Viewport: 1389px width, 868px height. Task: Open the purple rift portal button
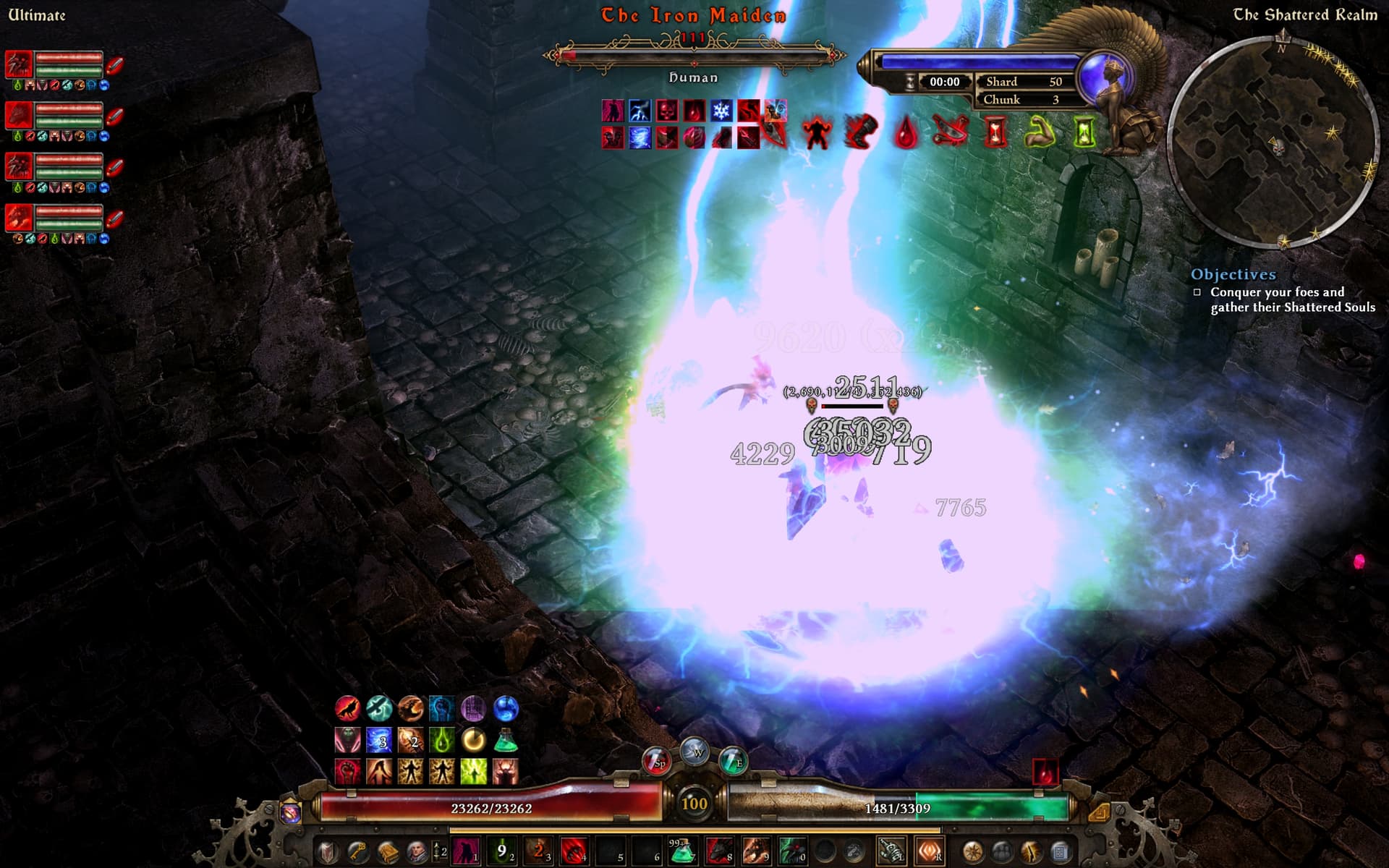291,813
